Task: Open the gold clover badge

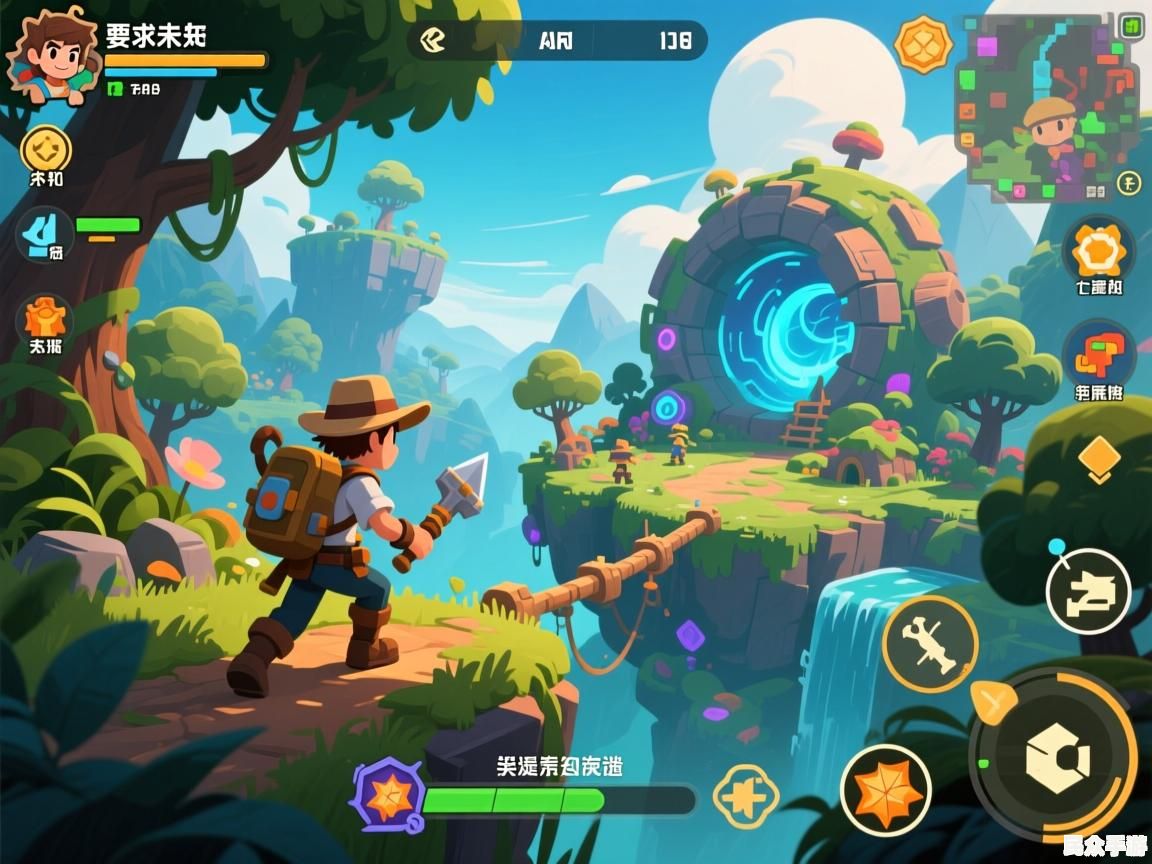Action: (x=924, y=44)
